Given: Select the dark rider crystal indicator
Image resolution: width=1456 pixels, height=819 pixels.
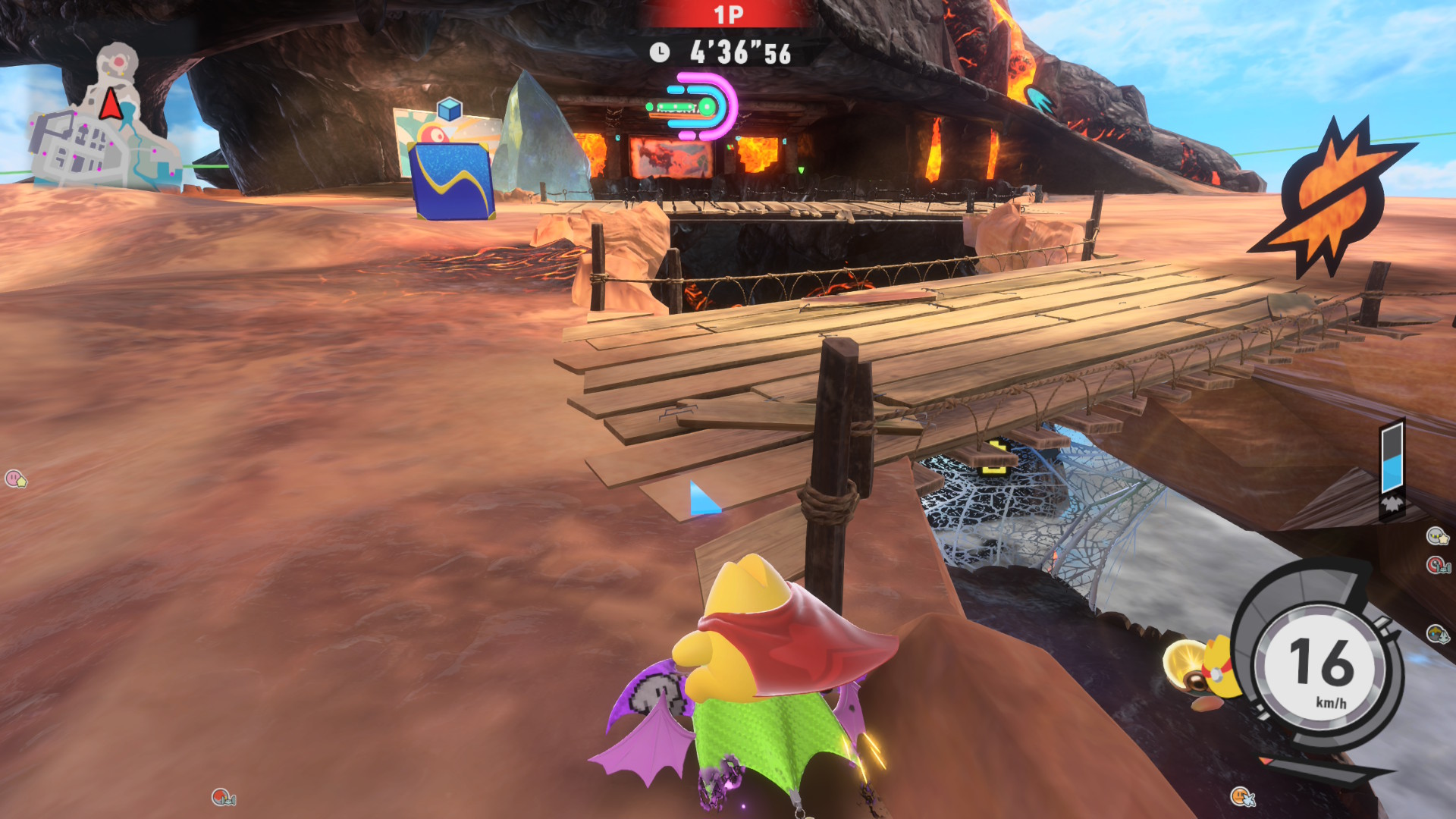Looking at the screenshot, I should (x=1437, y=633).
